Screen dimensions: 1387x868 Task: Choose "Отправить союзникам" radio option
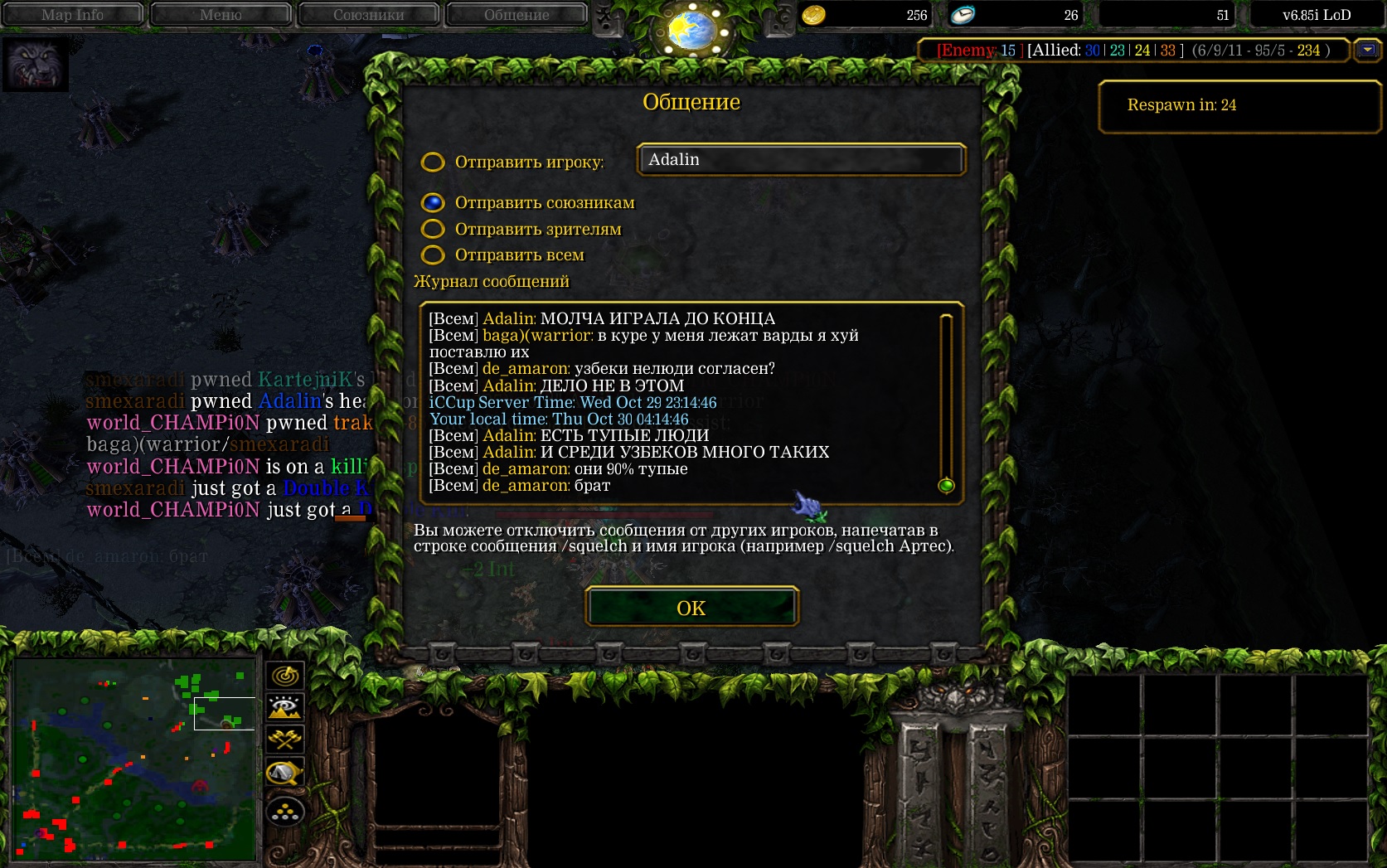coord(433,203)
